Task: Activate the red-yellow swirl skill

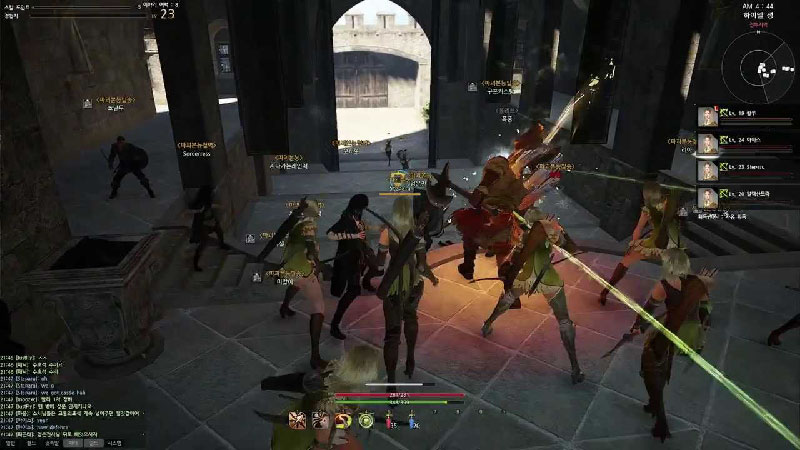Action: (343, 420)
